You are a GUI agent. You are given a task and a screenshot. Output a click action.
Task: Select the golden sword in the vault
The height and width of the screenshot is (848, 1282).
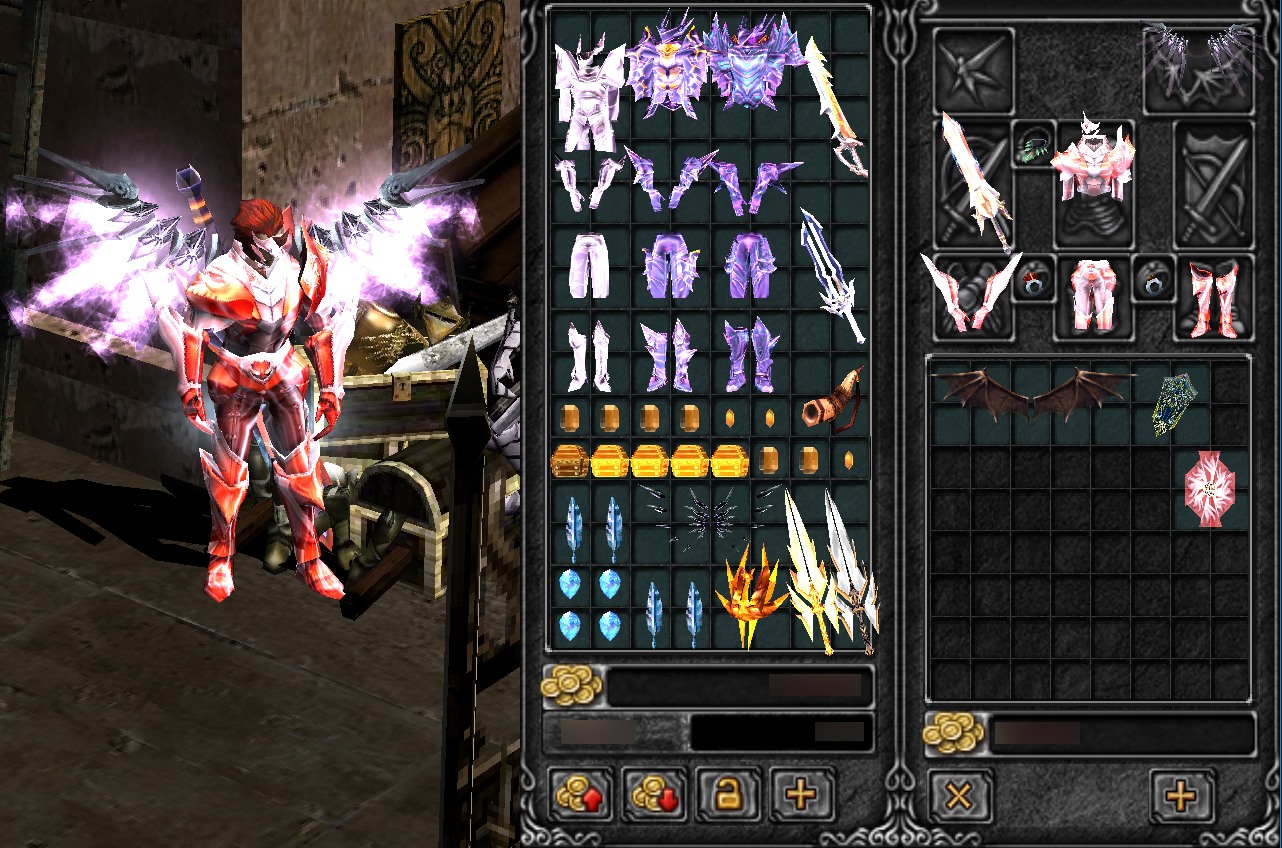836,107
